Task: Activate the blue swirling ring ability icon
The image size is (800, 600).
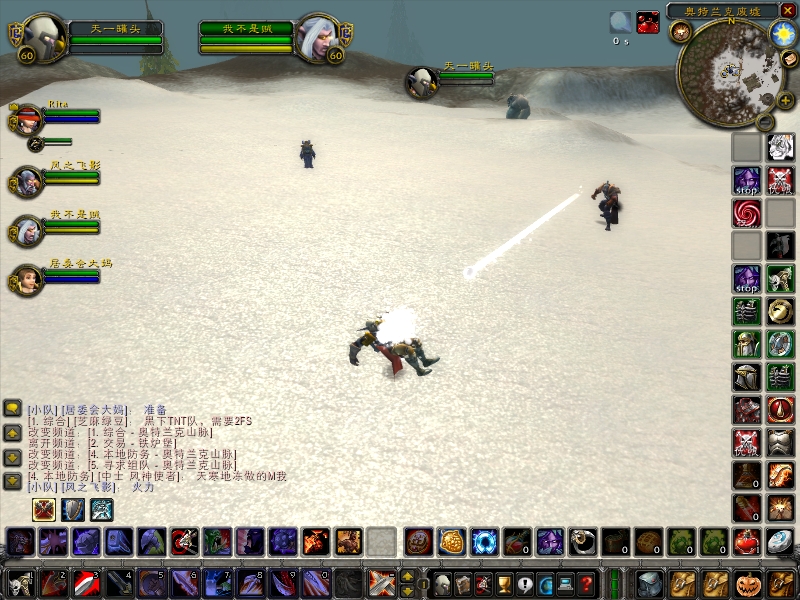Action: point(484,542)
